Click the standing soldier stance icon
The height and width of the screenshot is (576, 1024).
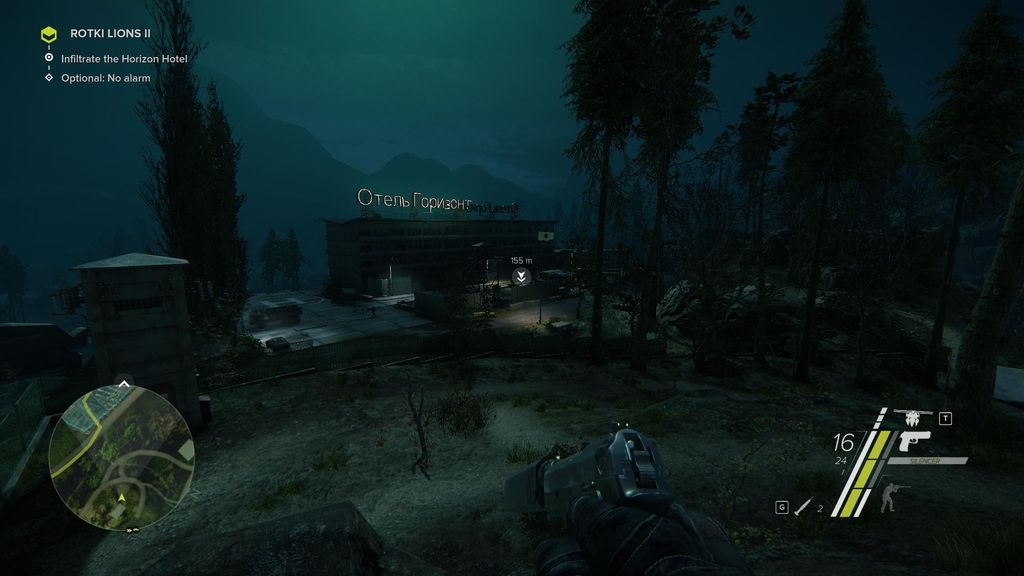click(x=888, y=498)
